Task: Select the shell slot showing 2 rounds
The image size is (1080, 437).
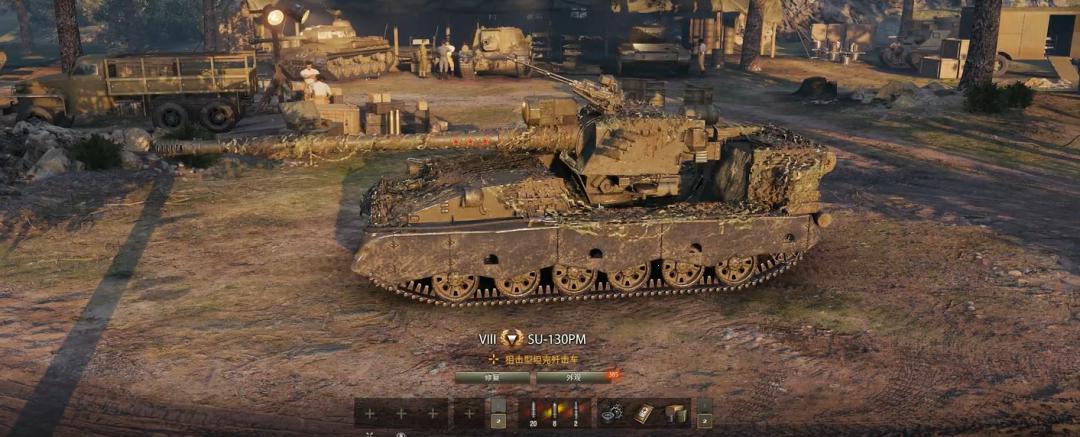Action: pos(576,412)
